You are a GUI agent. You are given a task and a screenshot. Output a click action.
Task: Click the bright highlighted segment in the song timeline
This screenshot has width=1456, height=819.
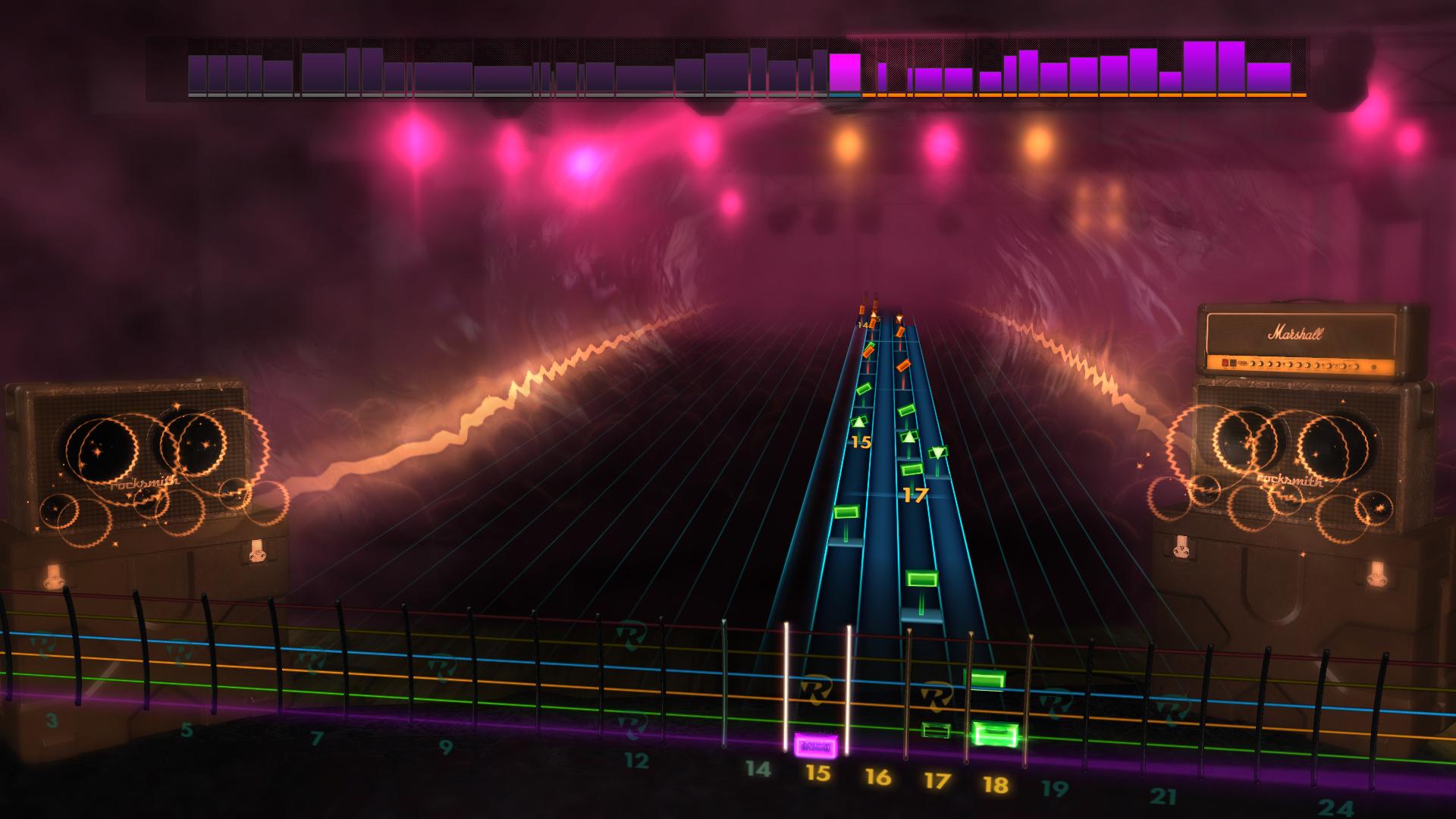844,72
